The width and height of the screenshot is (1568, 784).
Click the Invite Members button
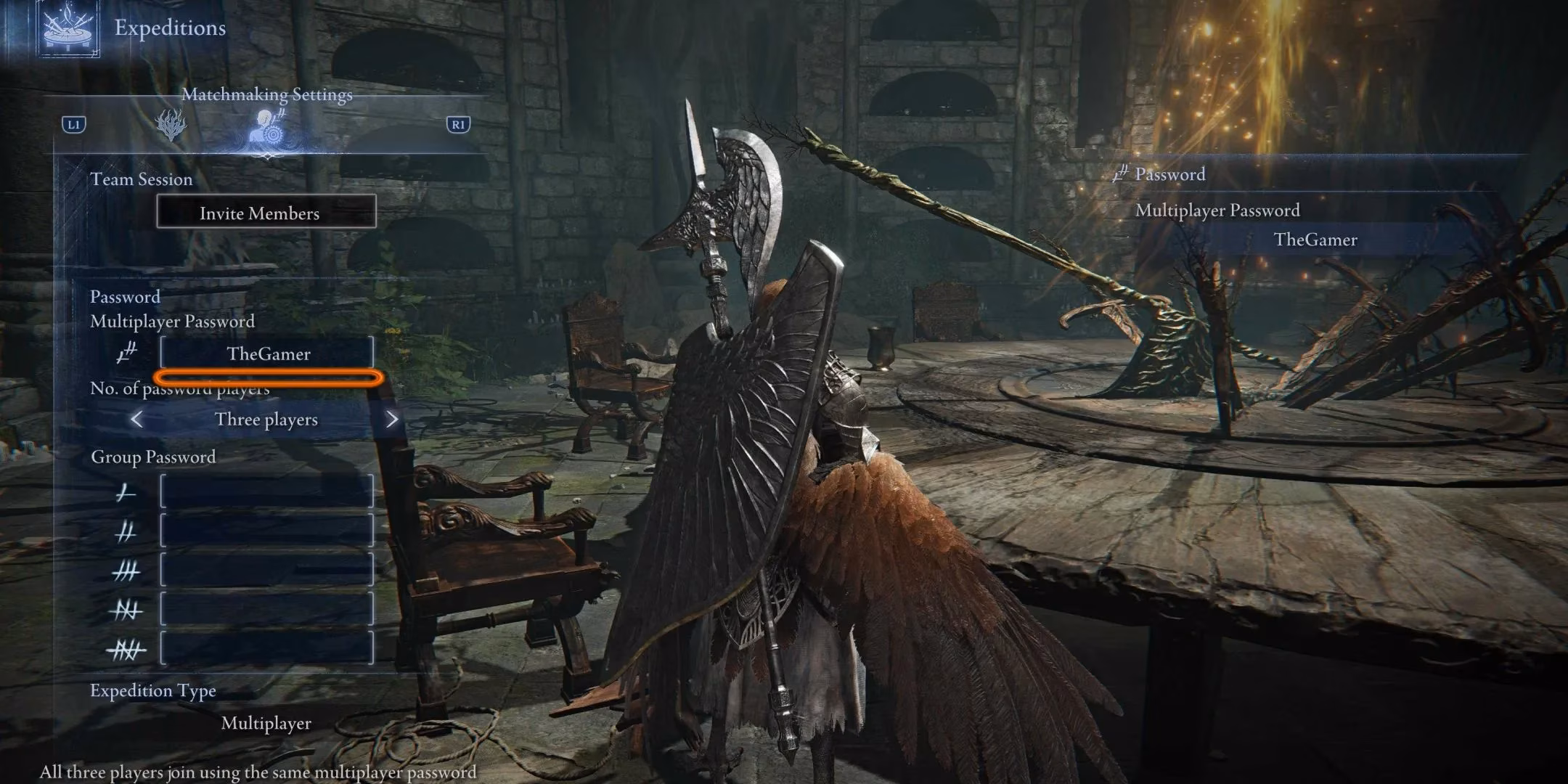coord(266,213)
